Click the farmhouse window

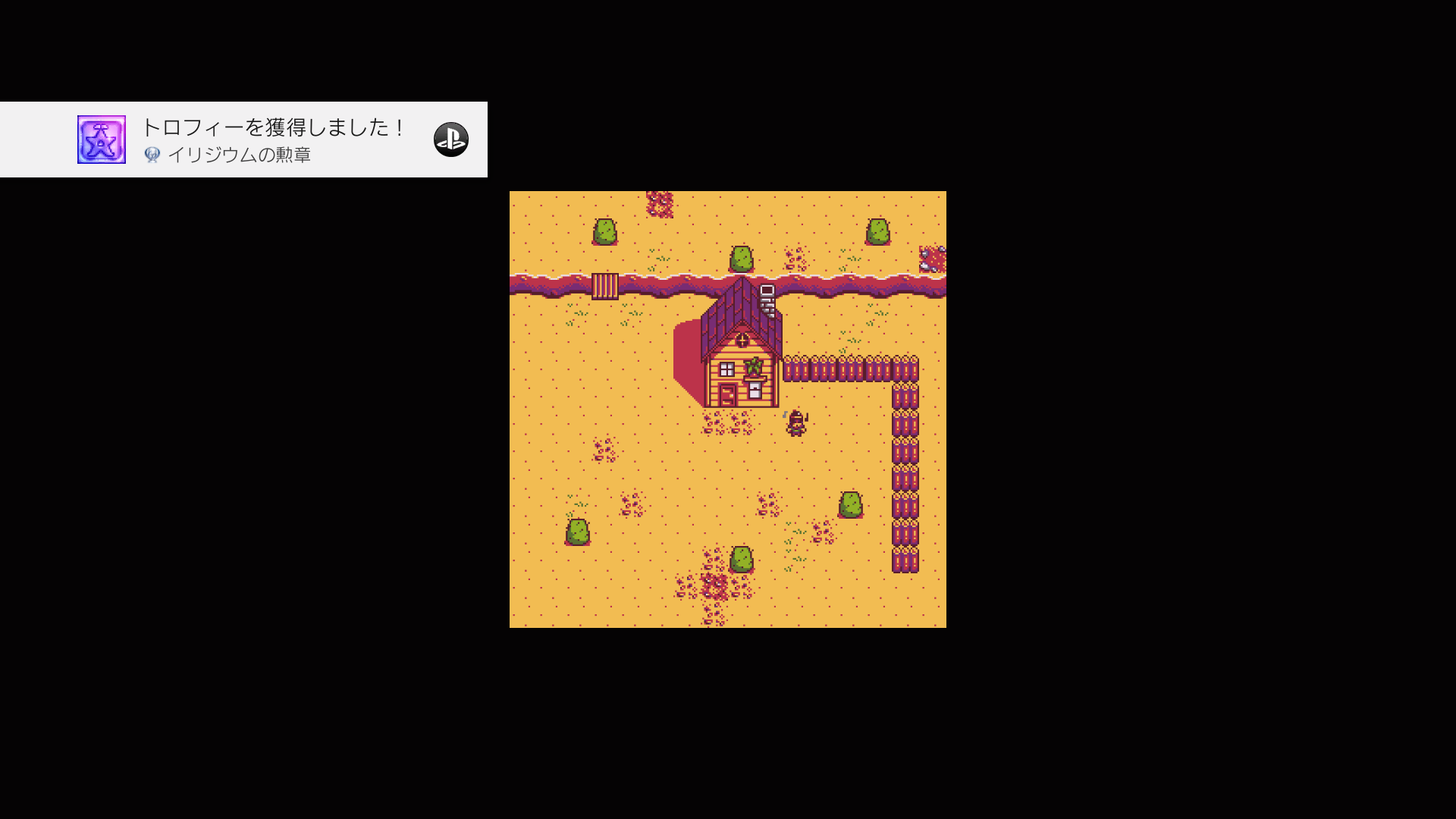click(727, 369)
